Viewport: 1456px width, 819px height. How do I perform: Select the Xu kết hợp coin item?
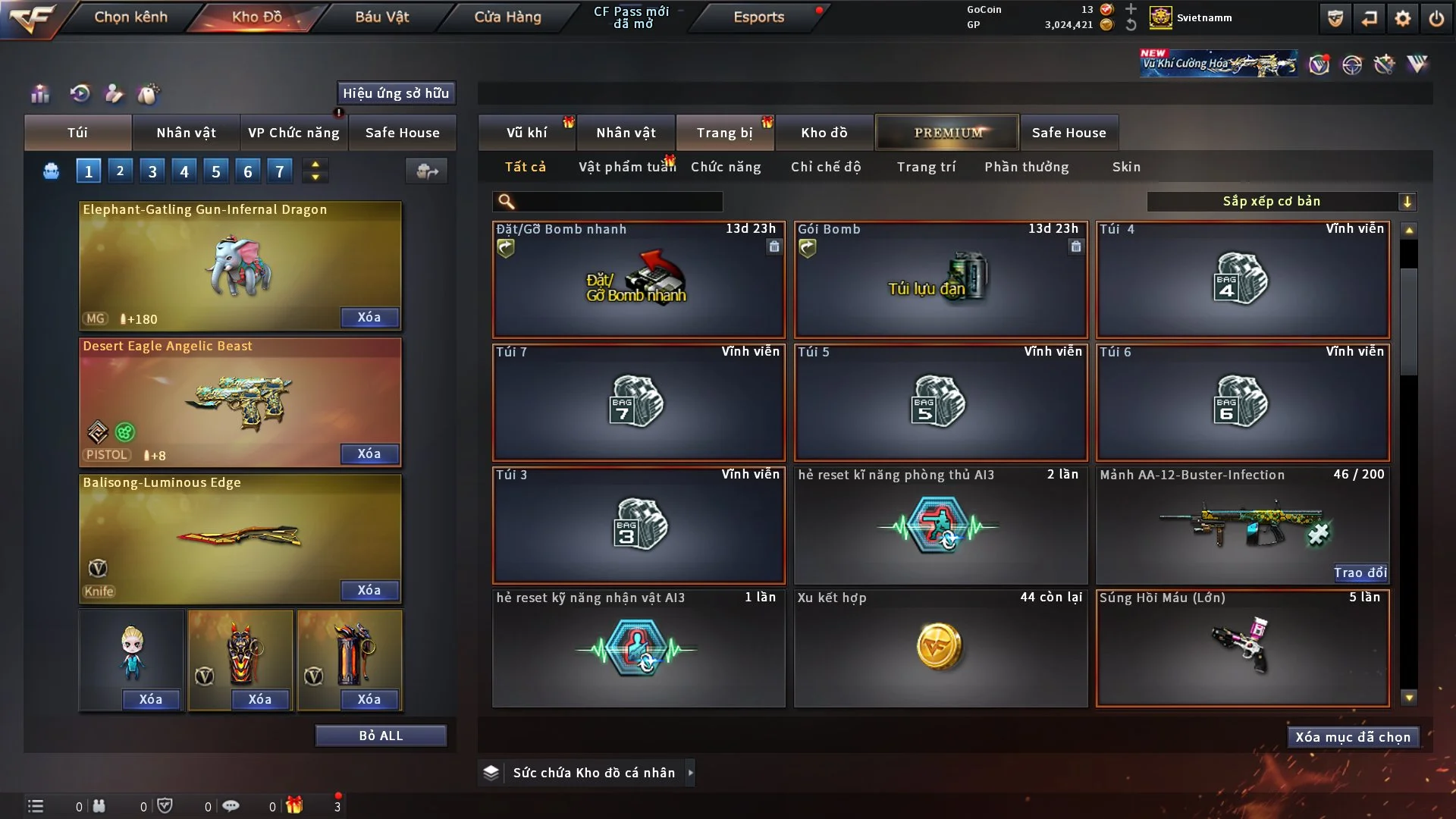coord(940,648)
